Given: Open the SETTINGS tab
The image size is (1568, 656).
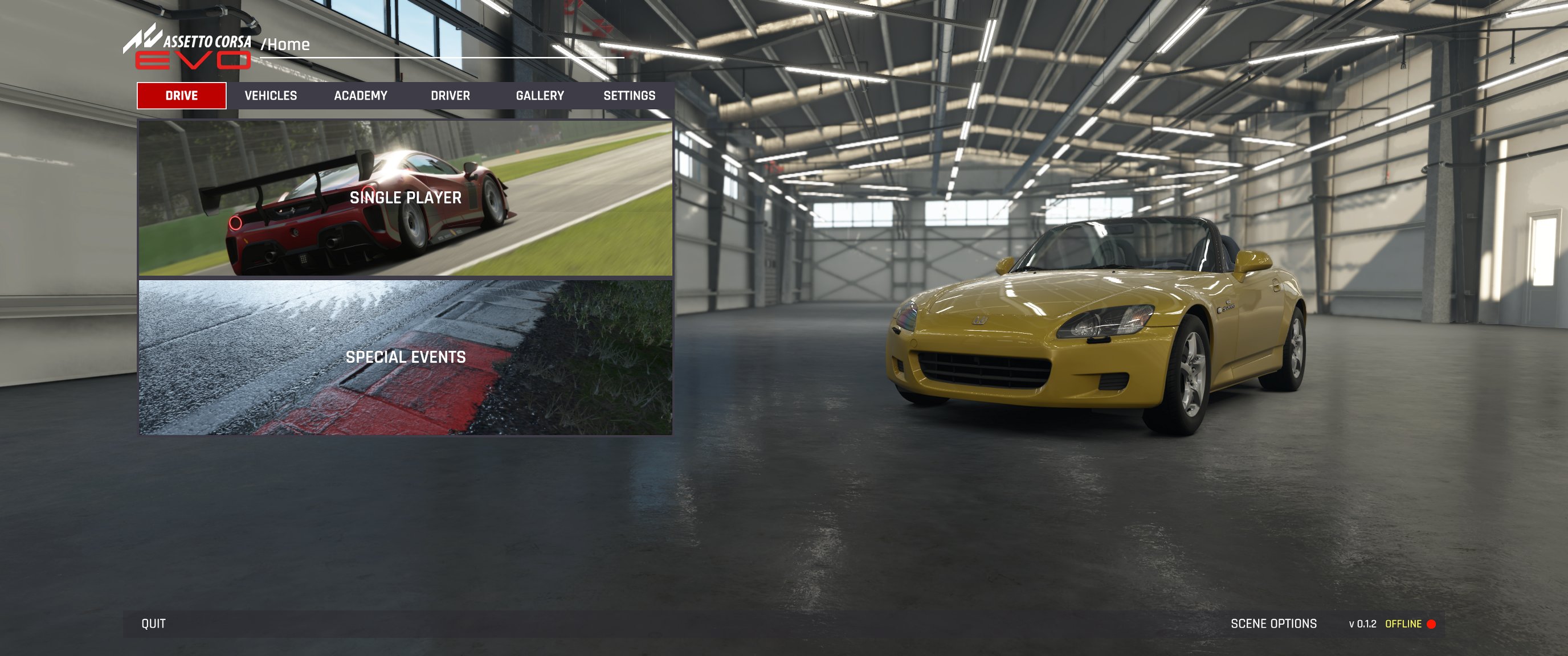Looking at the screenshot, I should pyautogui.click(x=629, y=96).
